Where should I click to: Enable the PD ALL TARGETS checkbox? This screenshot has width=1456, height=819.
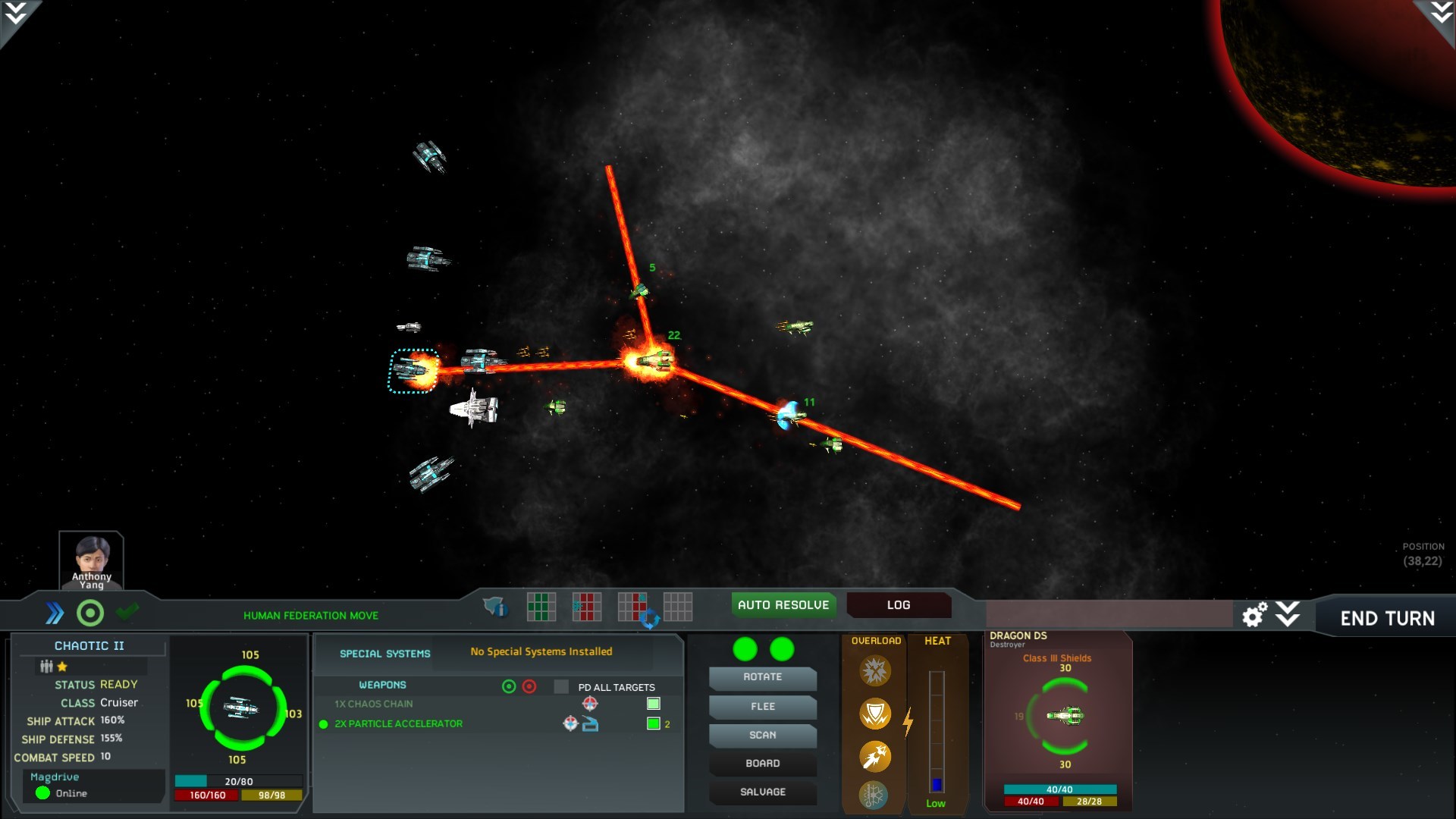[x=561, y=687]
